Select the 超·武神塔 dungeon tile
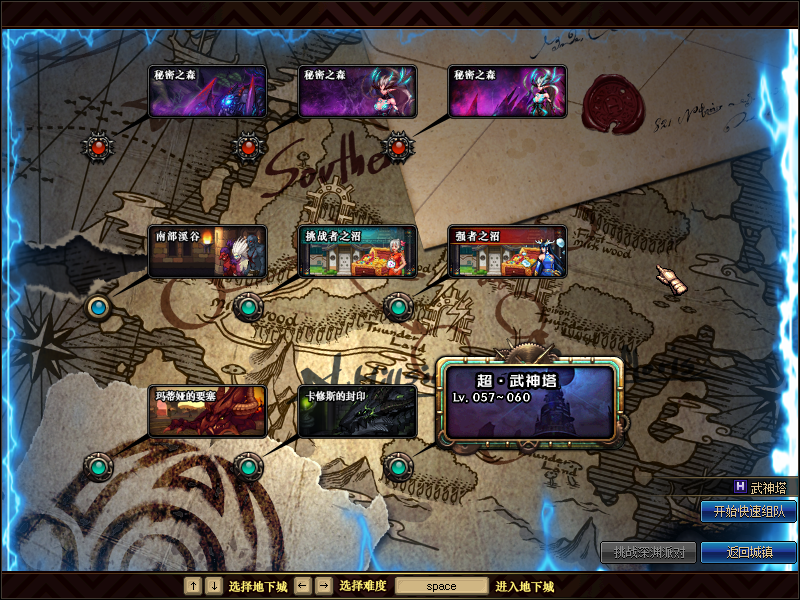 (x=530, y=401)
